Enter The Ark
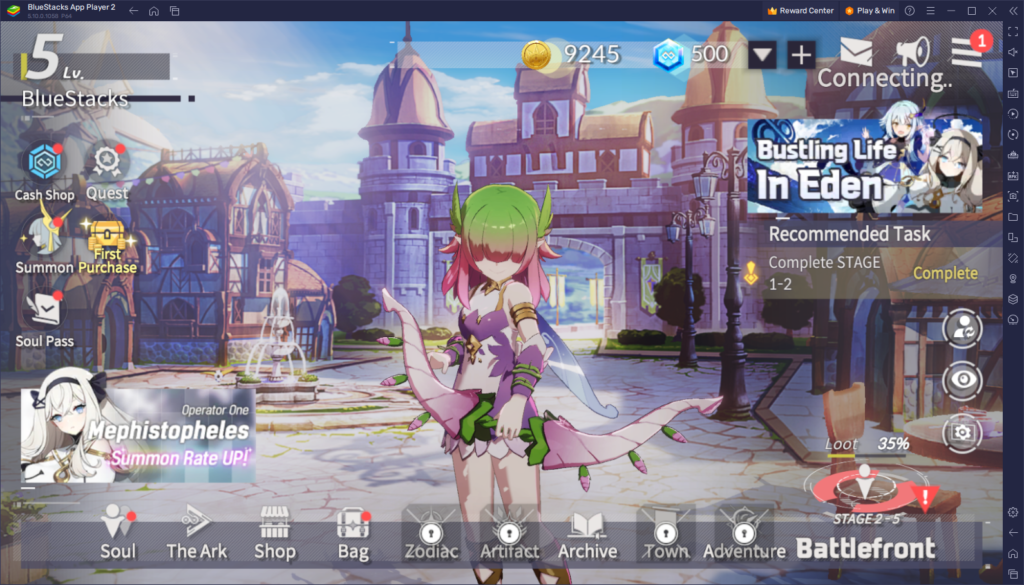Viewport: 1024px width, 585px height. coord(196,532)
